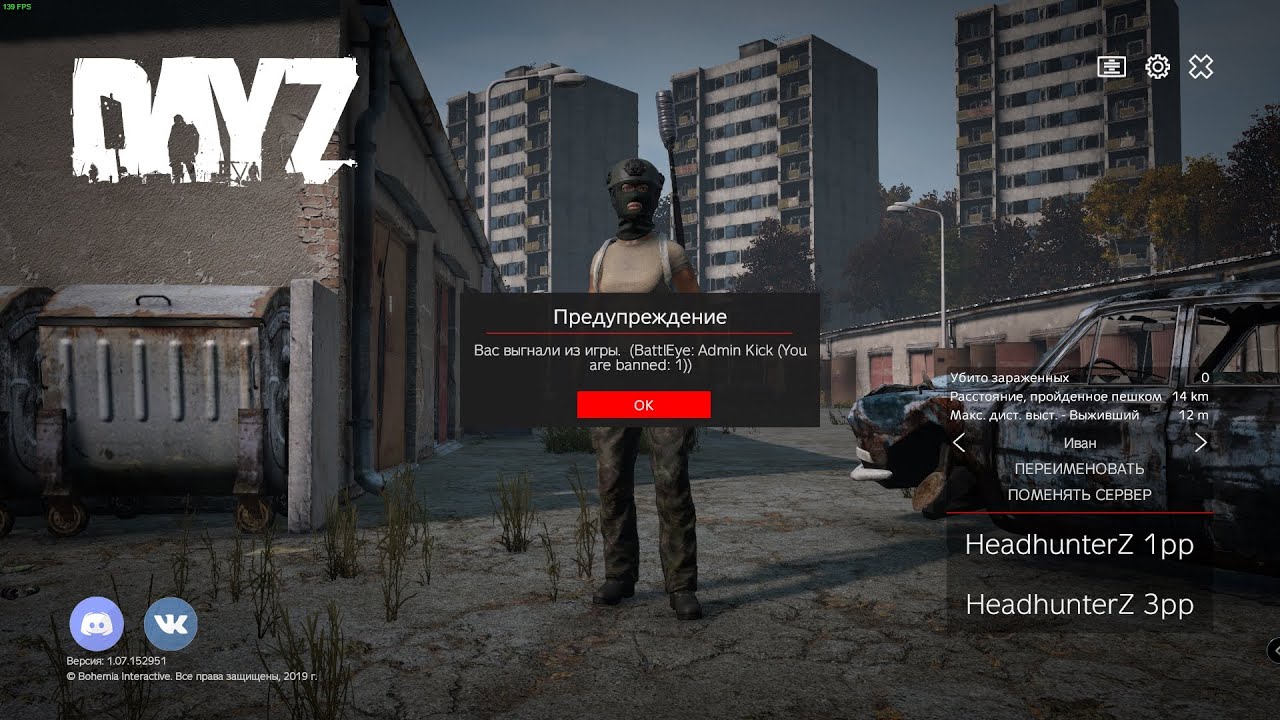Image resolution: width=1280 pixels, height=720 pixels.
Task: Join the HeadhunterZ 3pp server
Action: coord(1079,605)
